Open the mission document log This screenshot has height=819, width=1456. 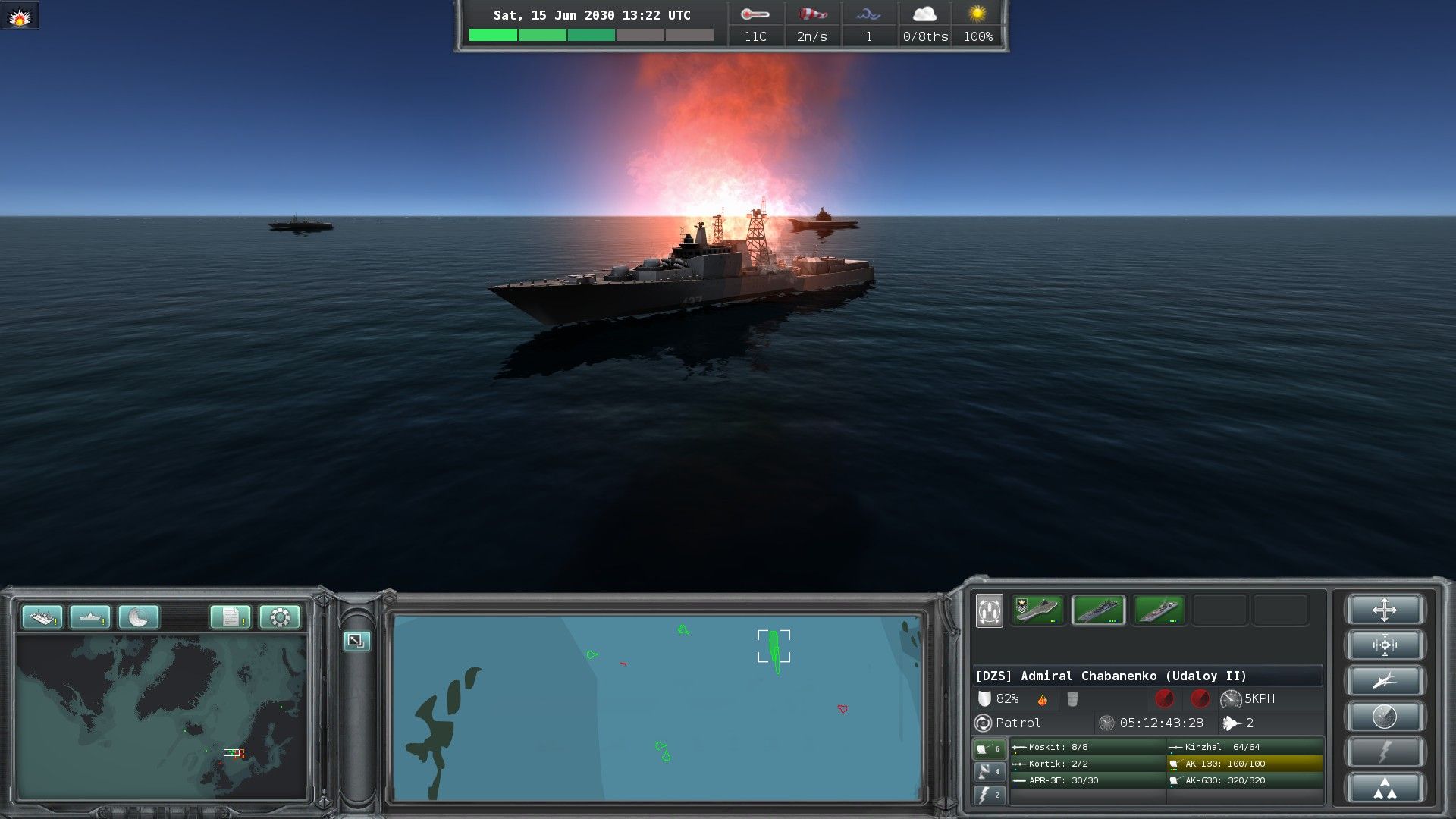point(231,617)
